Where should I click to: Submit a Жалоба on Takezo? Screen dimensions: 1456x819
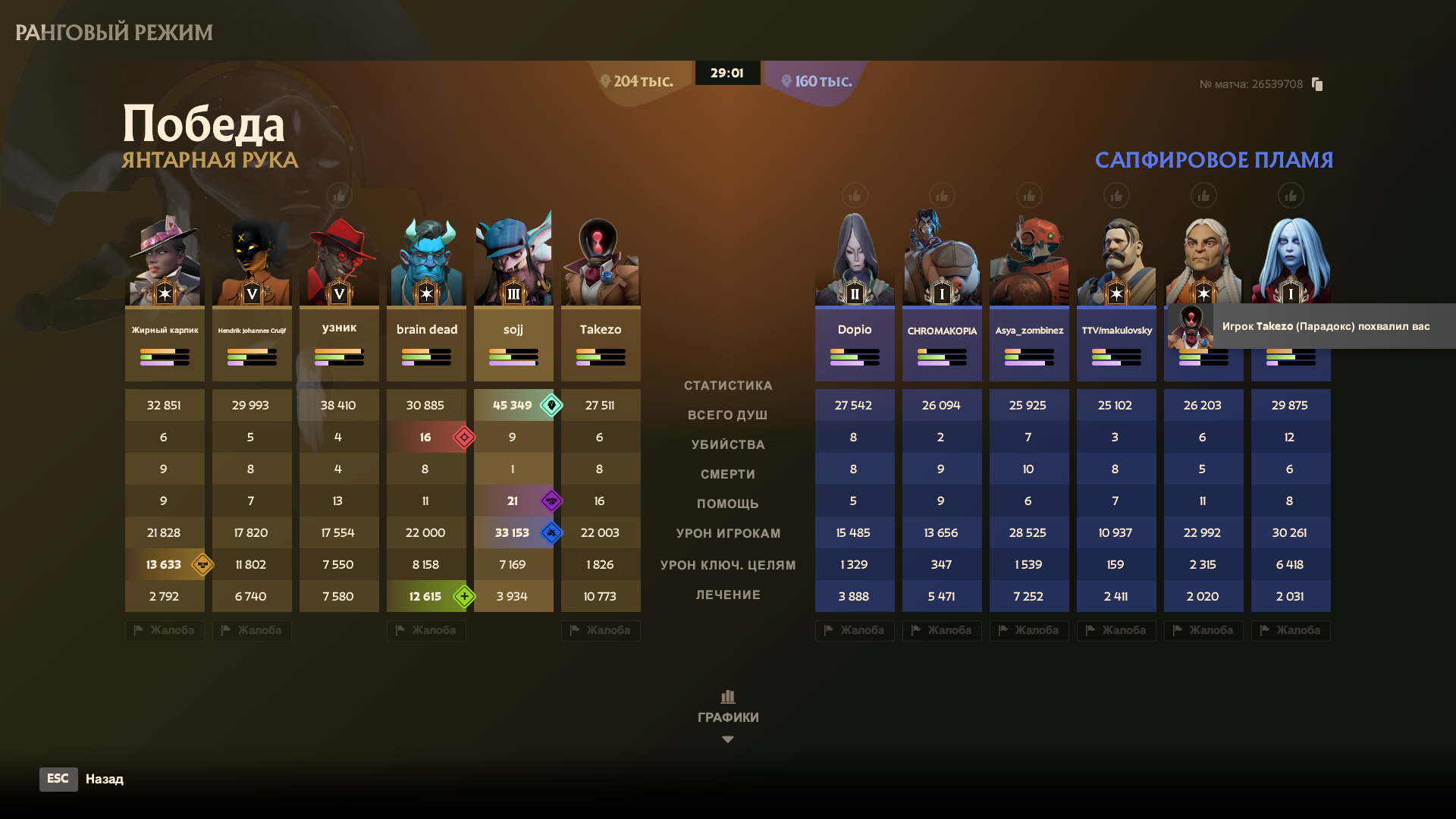tap(601, 630)
